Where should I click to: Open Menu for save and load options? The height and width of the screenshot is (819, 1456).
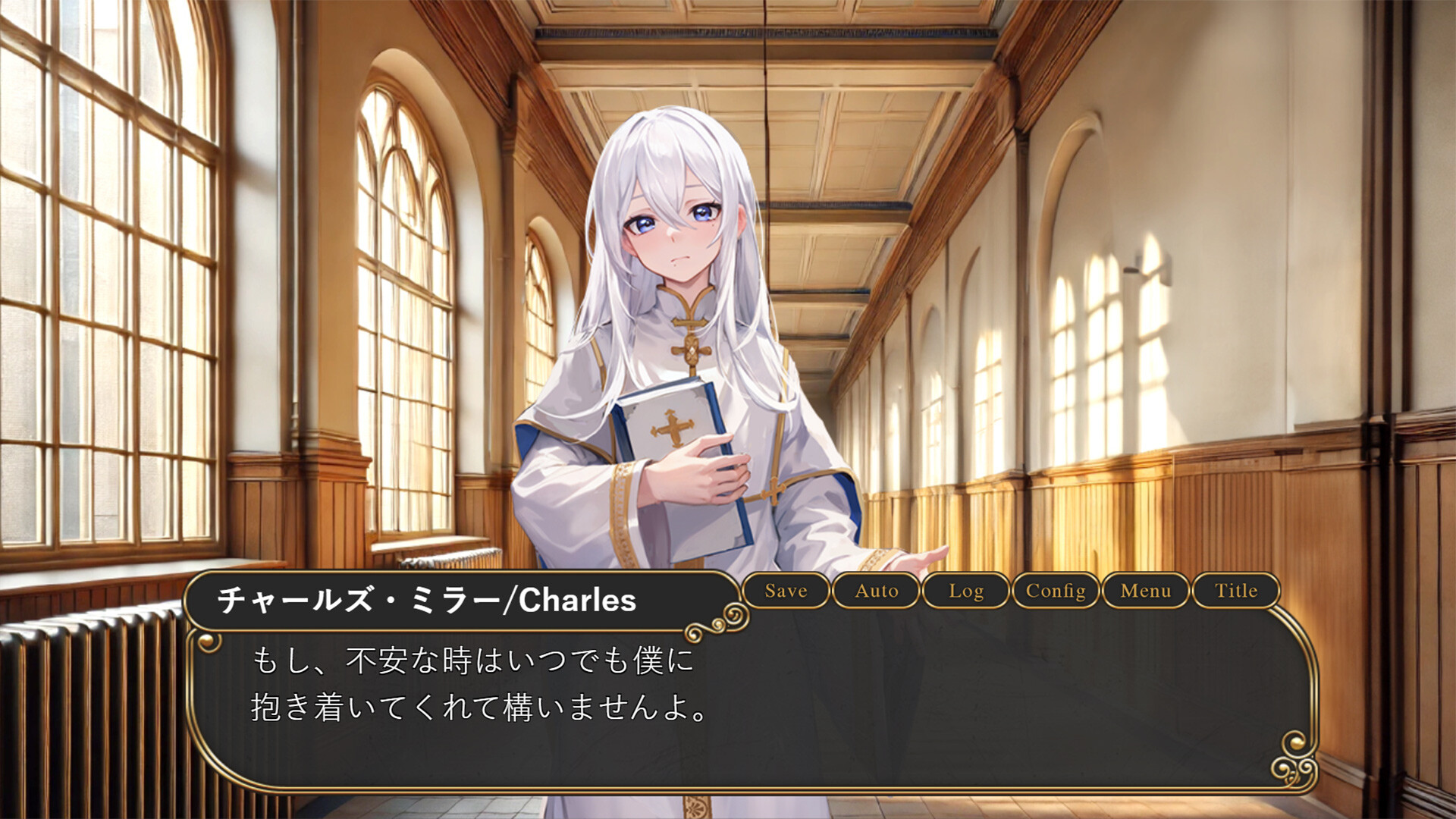point(1147,591)
